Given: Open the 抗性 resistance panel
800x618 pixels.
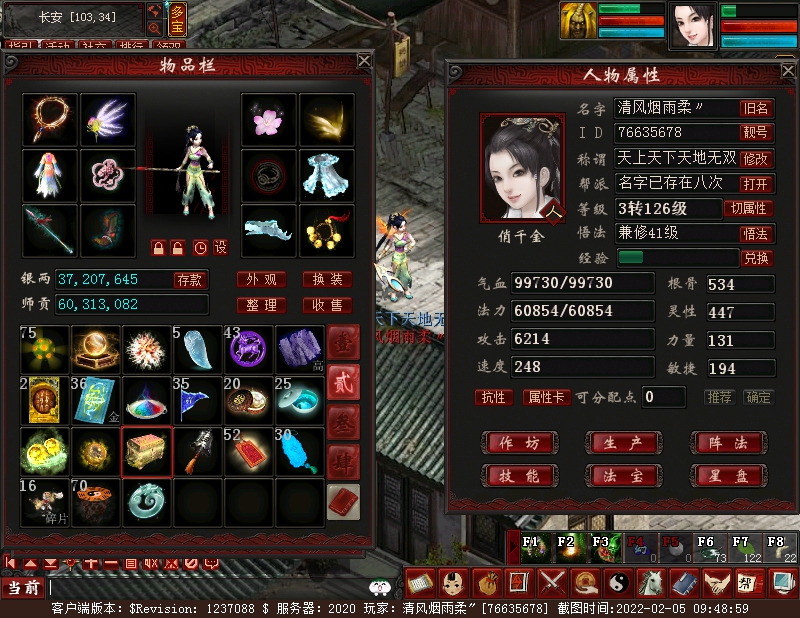Looking at the screenshot, I should (x=494, y=397).
